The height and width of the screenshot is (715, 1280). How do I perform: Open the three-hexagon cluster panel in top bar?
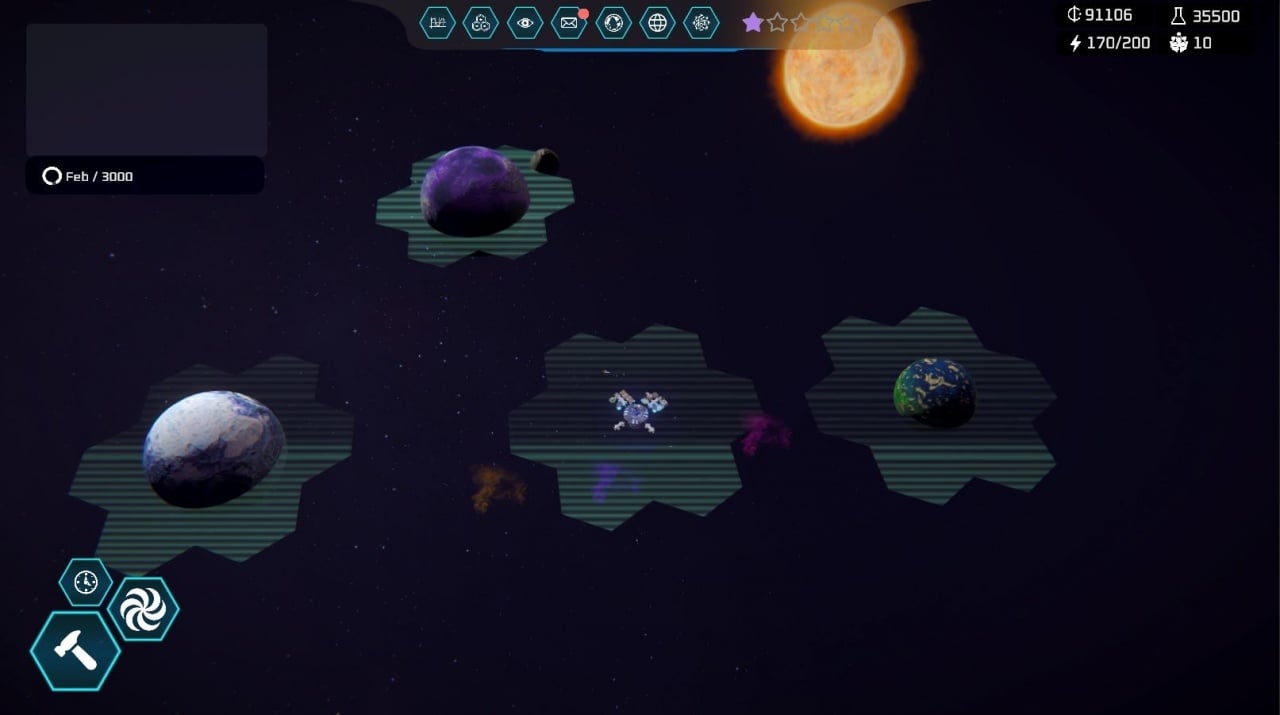pyautogui.click(x=481, y=22)
